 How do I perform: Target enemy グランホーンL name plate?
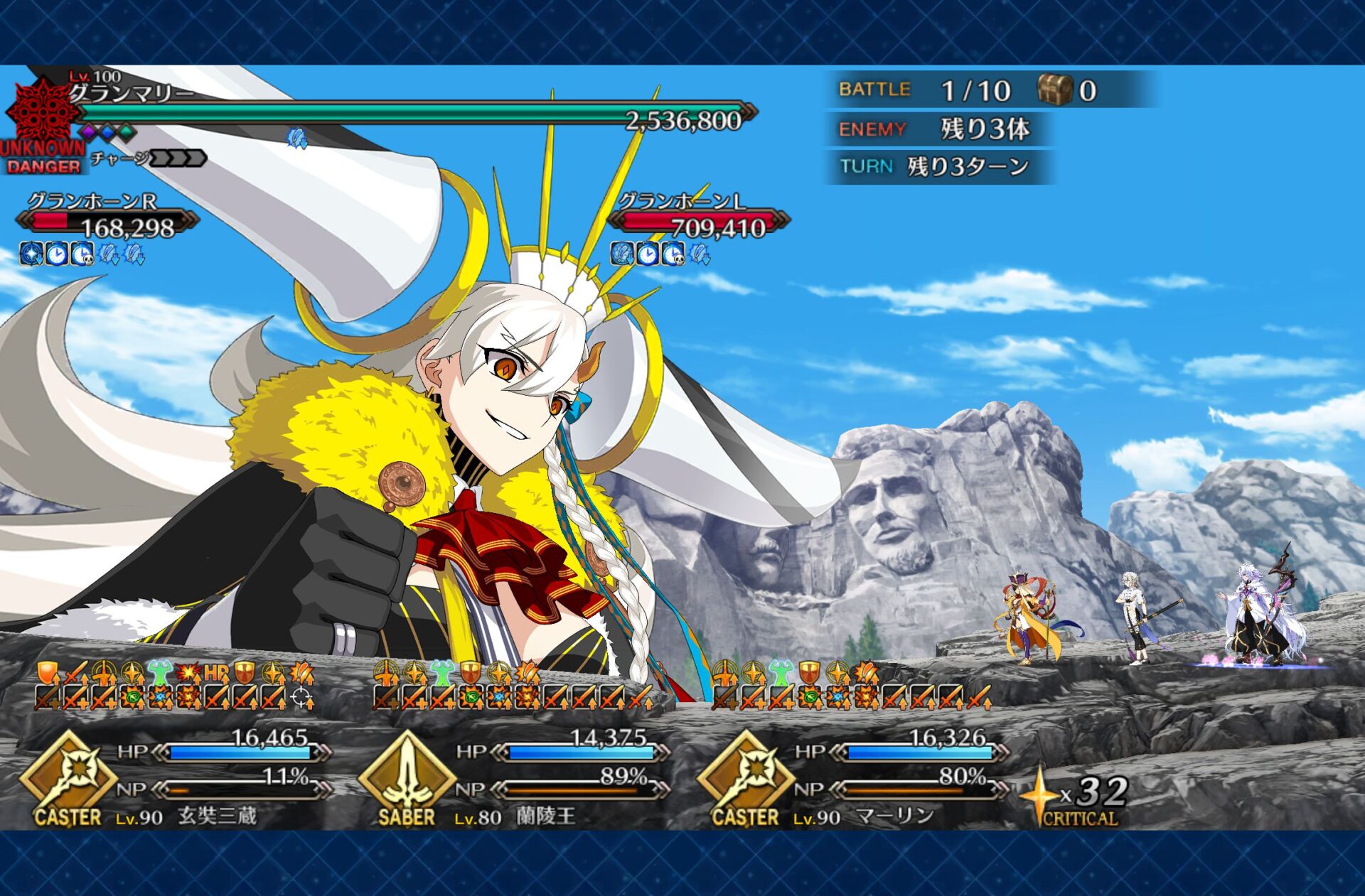pyautogui.click(x=681, y=202)
